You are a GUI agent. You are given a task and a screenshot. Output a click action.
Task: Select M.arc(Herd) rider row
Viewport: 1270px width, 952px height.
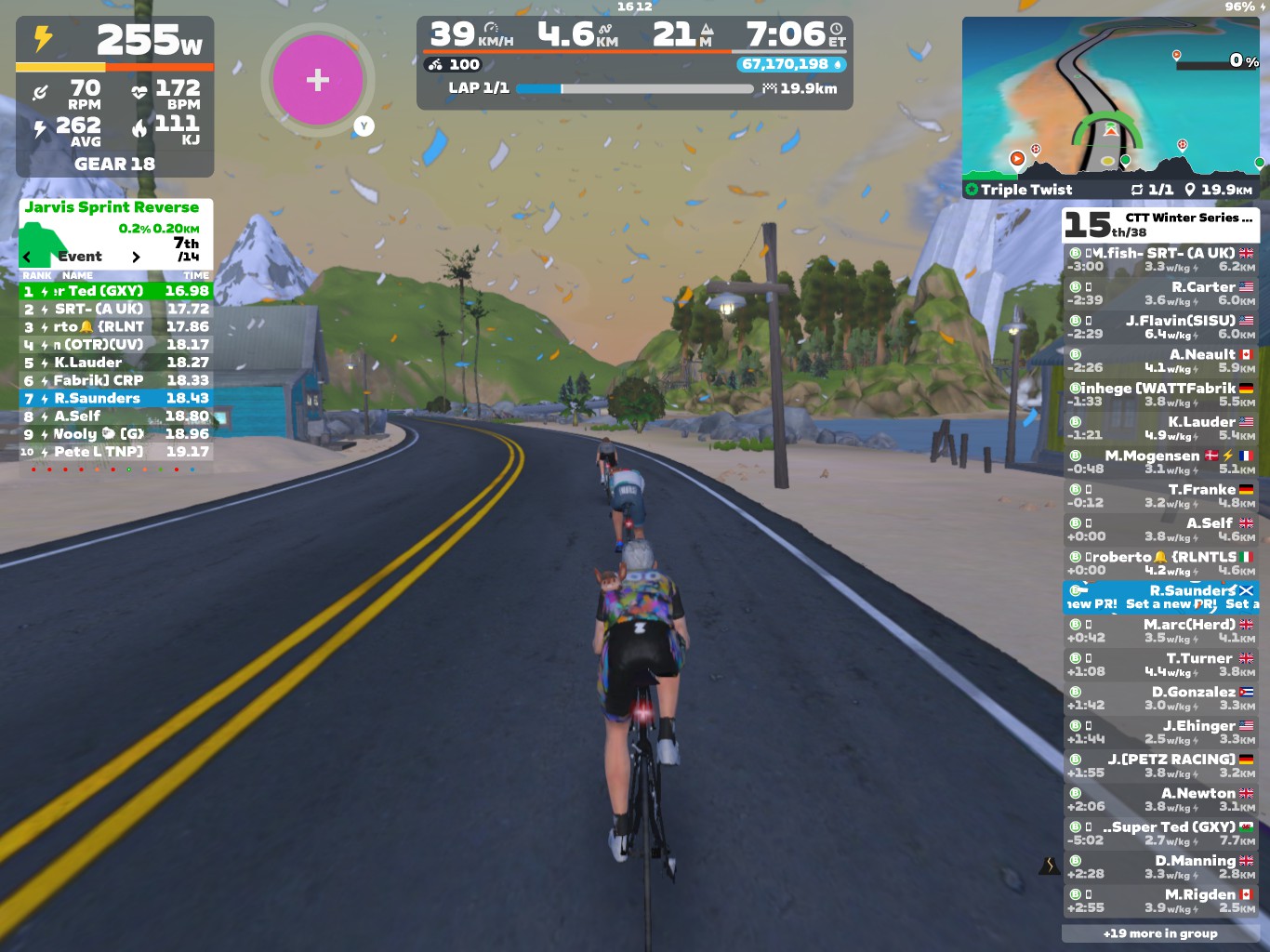pos(1160,630)
